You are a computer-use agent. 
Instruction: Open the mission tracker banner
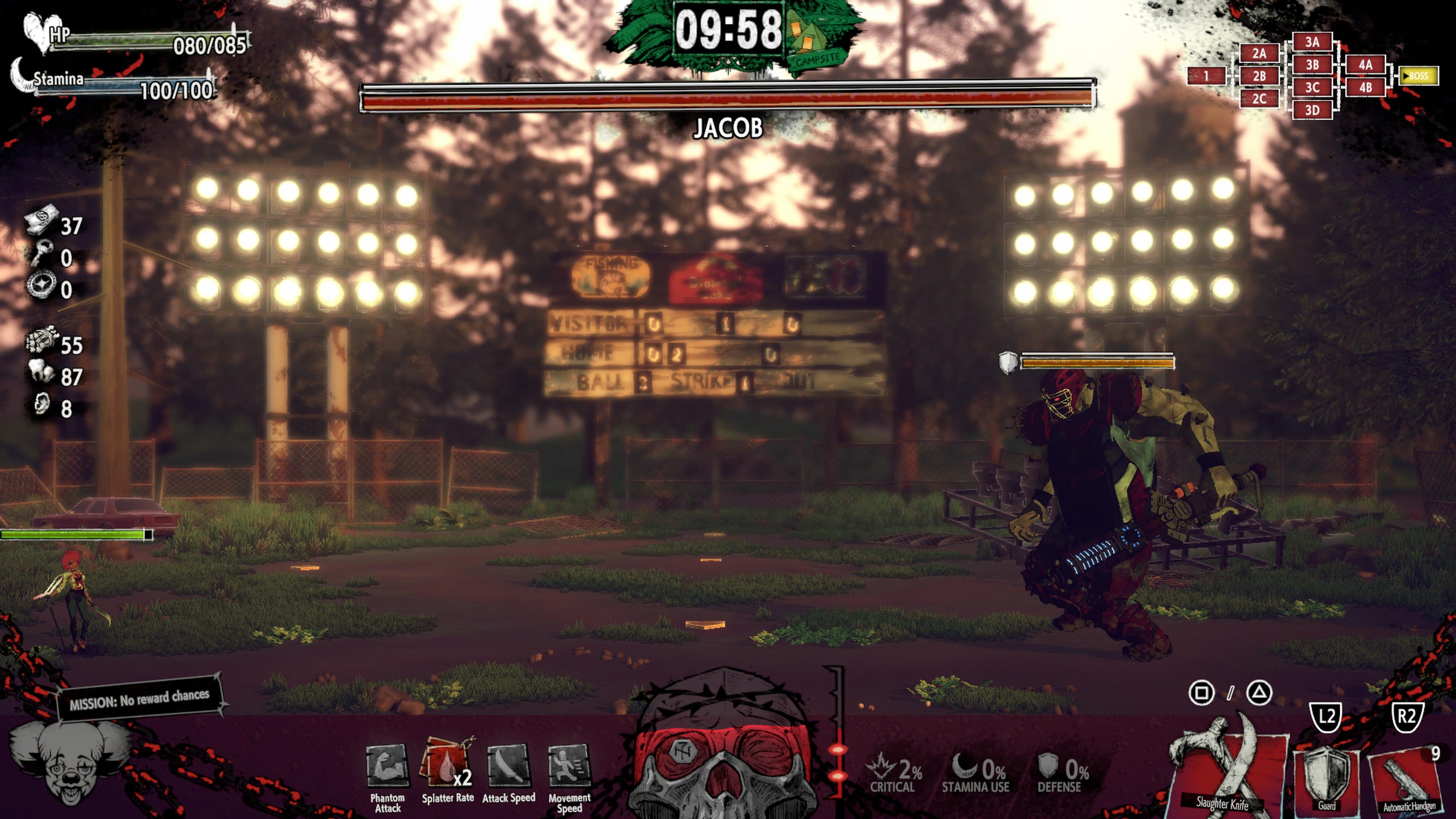point(140,698)
